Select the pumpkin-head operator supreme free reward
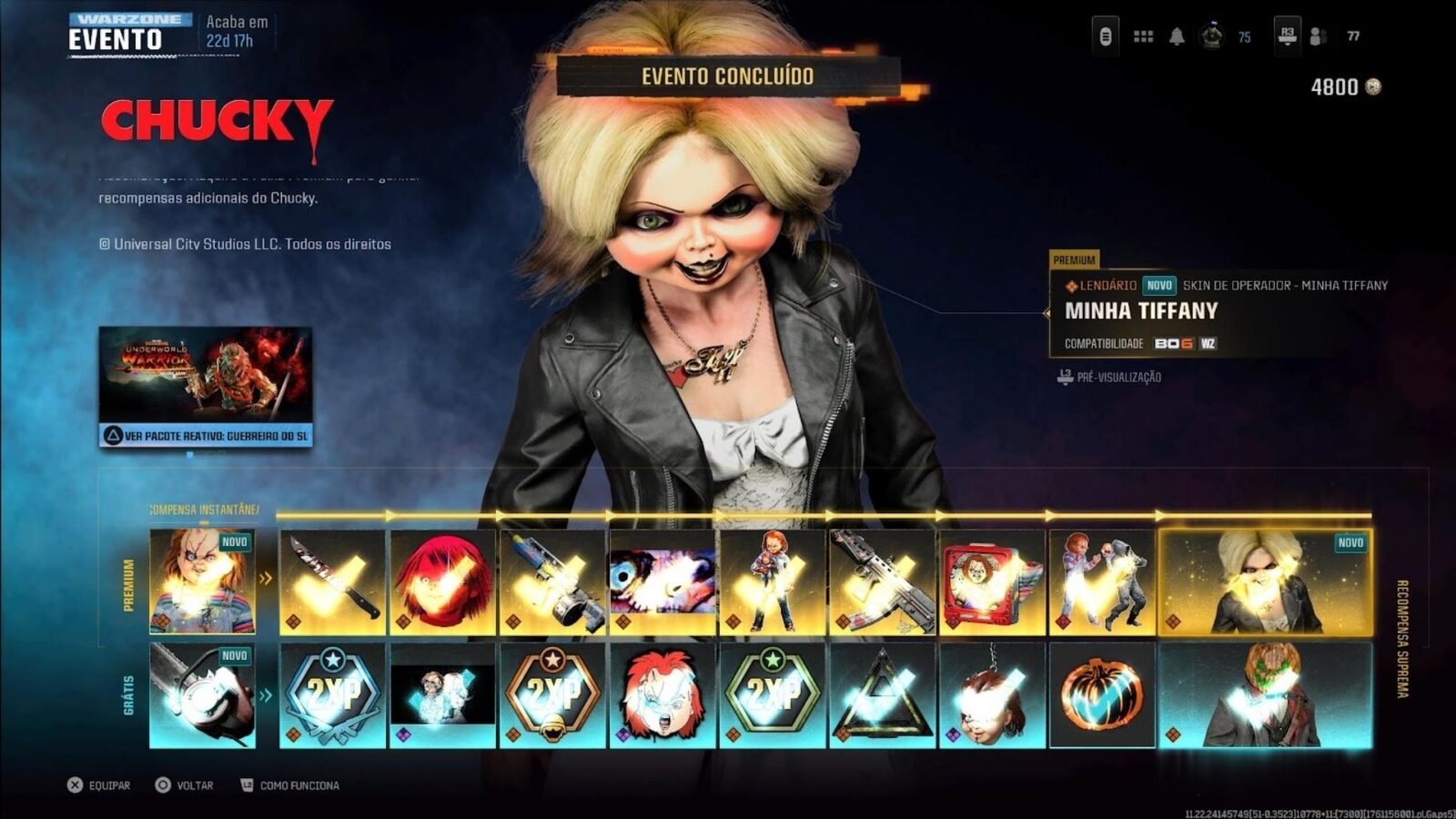 tap(1265, 695)
